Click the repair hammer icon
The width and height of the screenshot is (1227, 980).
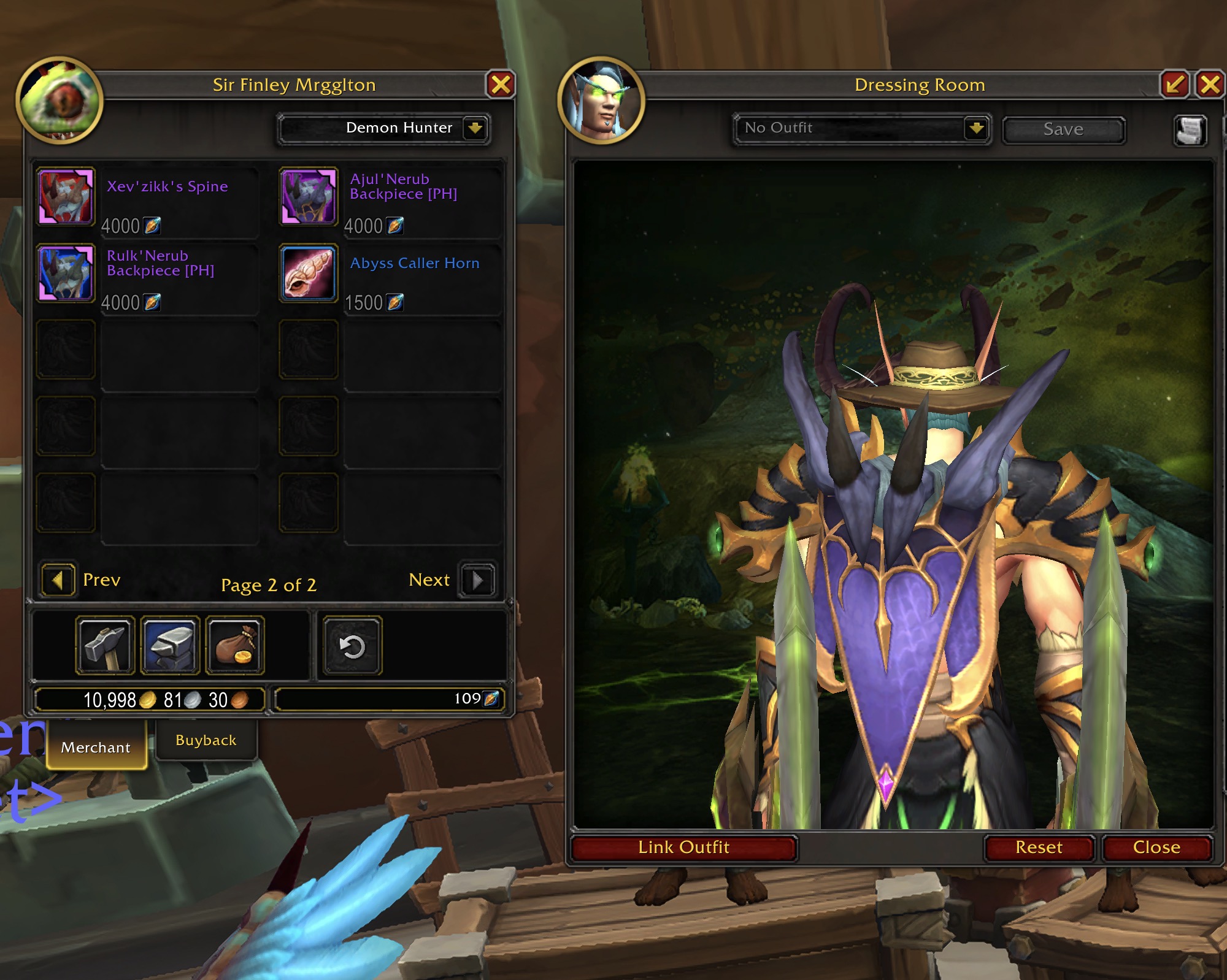pos(105,646)
